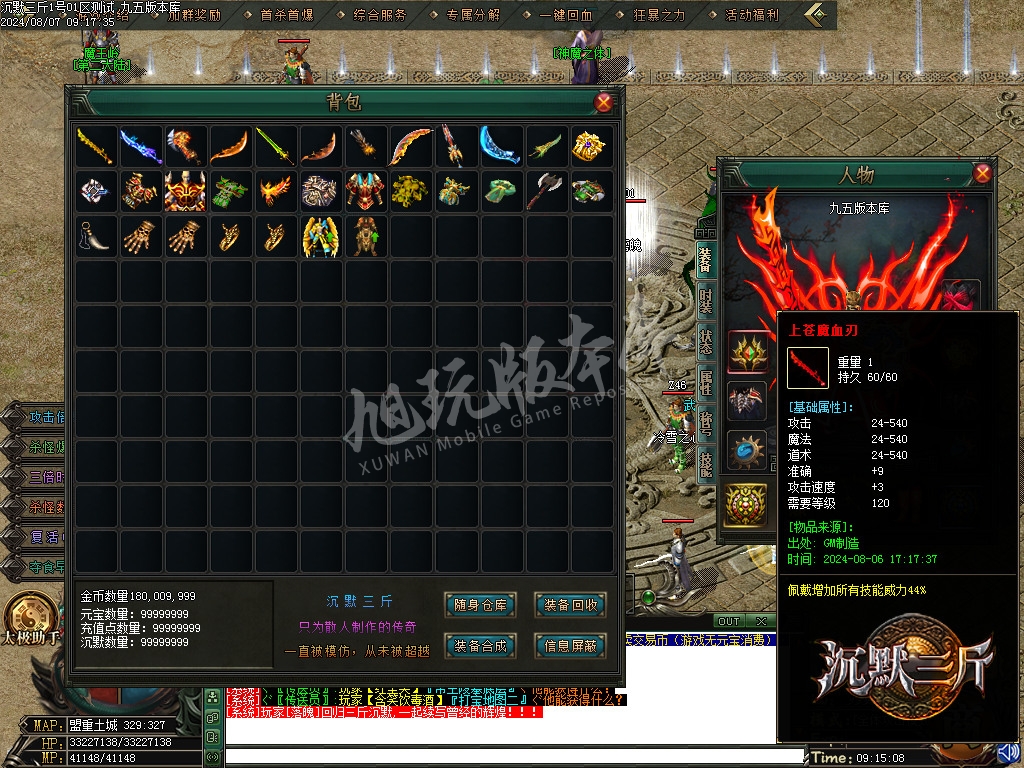Open the 狂暴之力 menu entry

tap(659, 15)
